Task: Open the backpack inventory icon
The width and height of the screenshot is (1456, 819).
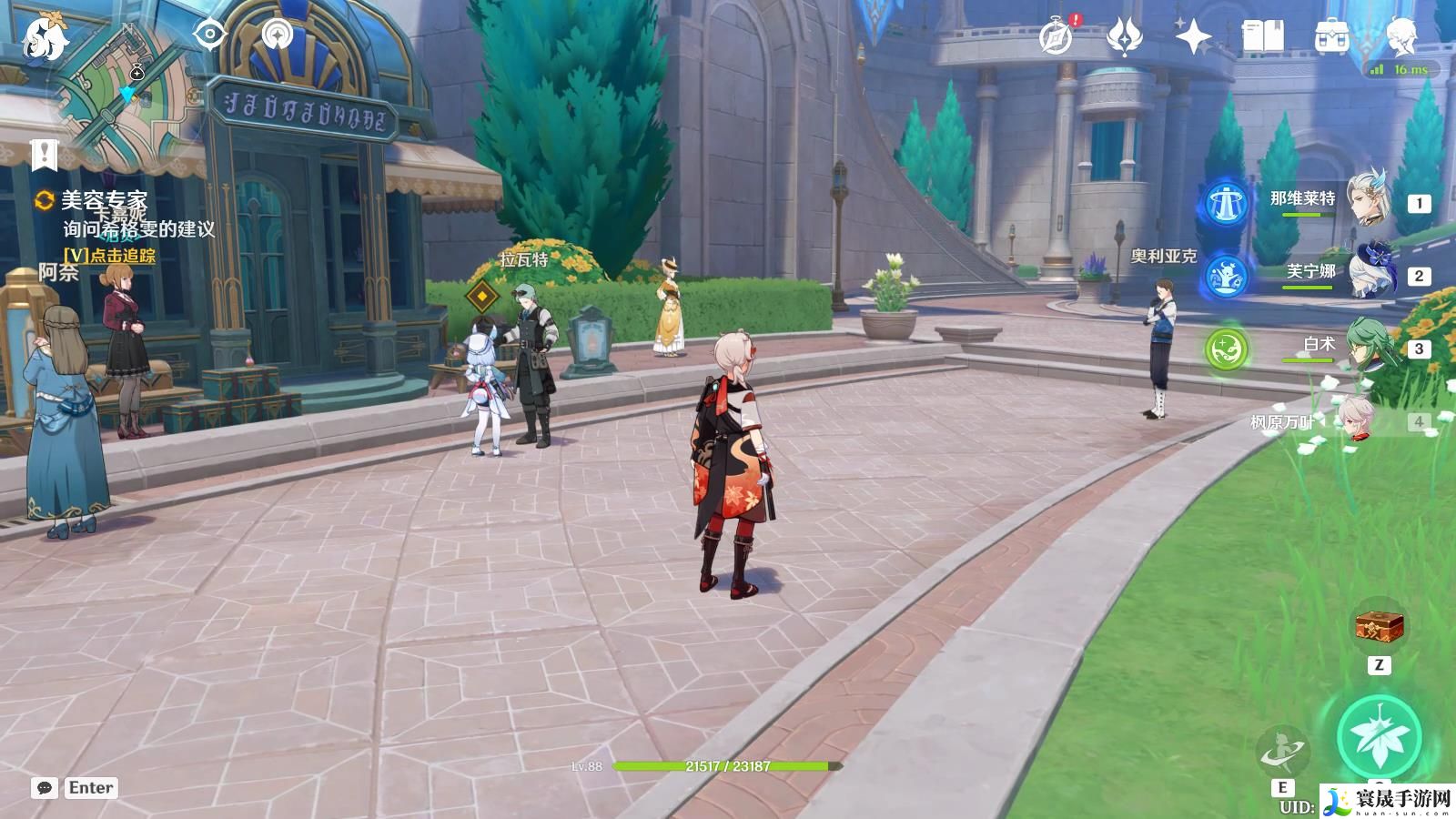Action: click(x=1332, y=37)
